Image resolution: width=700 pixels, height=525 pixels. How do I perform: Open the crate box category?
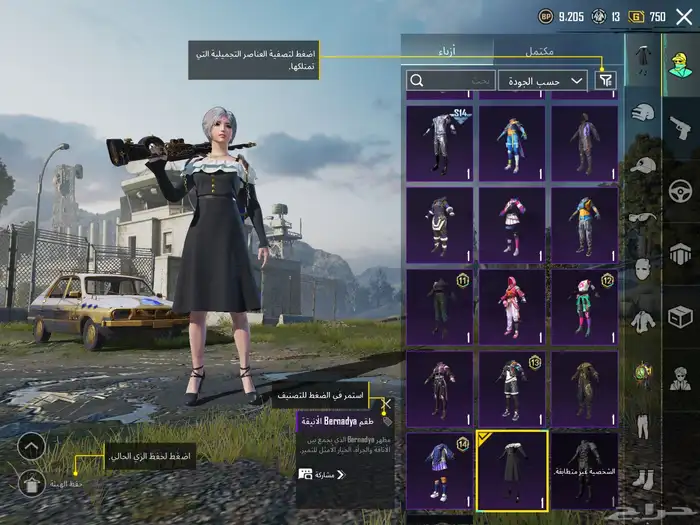681,317
